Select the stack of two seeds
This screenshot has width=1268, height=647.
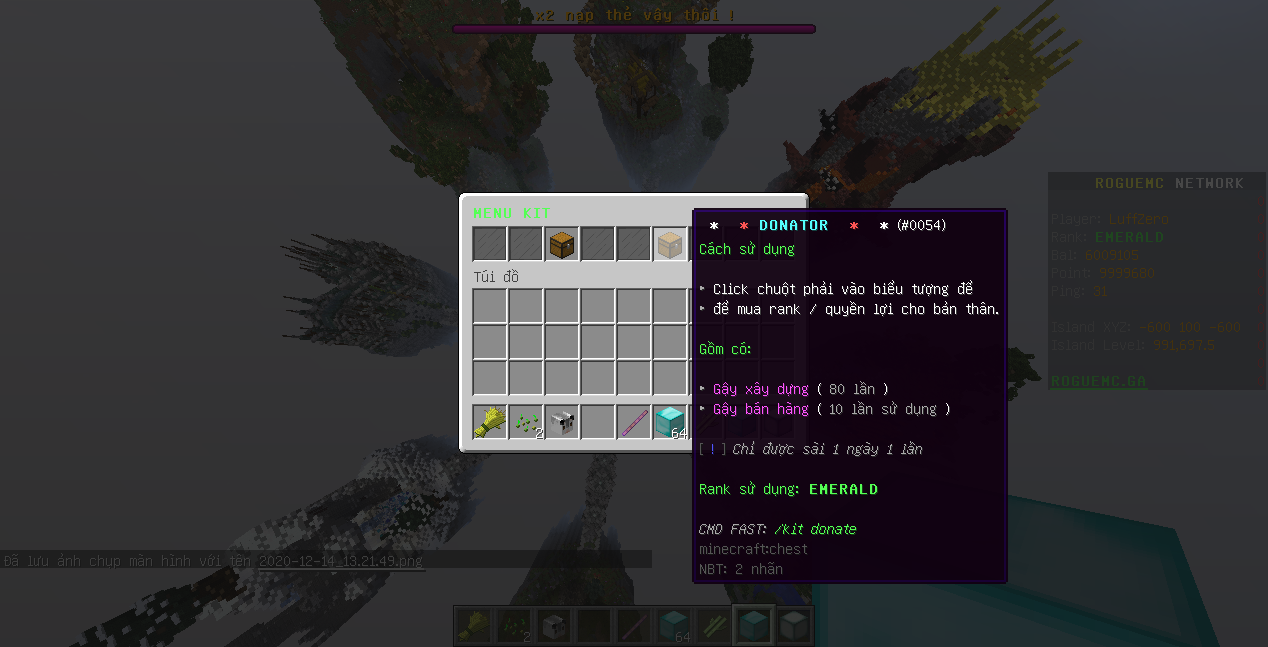526,422
